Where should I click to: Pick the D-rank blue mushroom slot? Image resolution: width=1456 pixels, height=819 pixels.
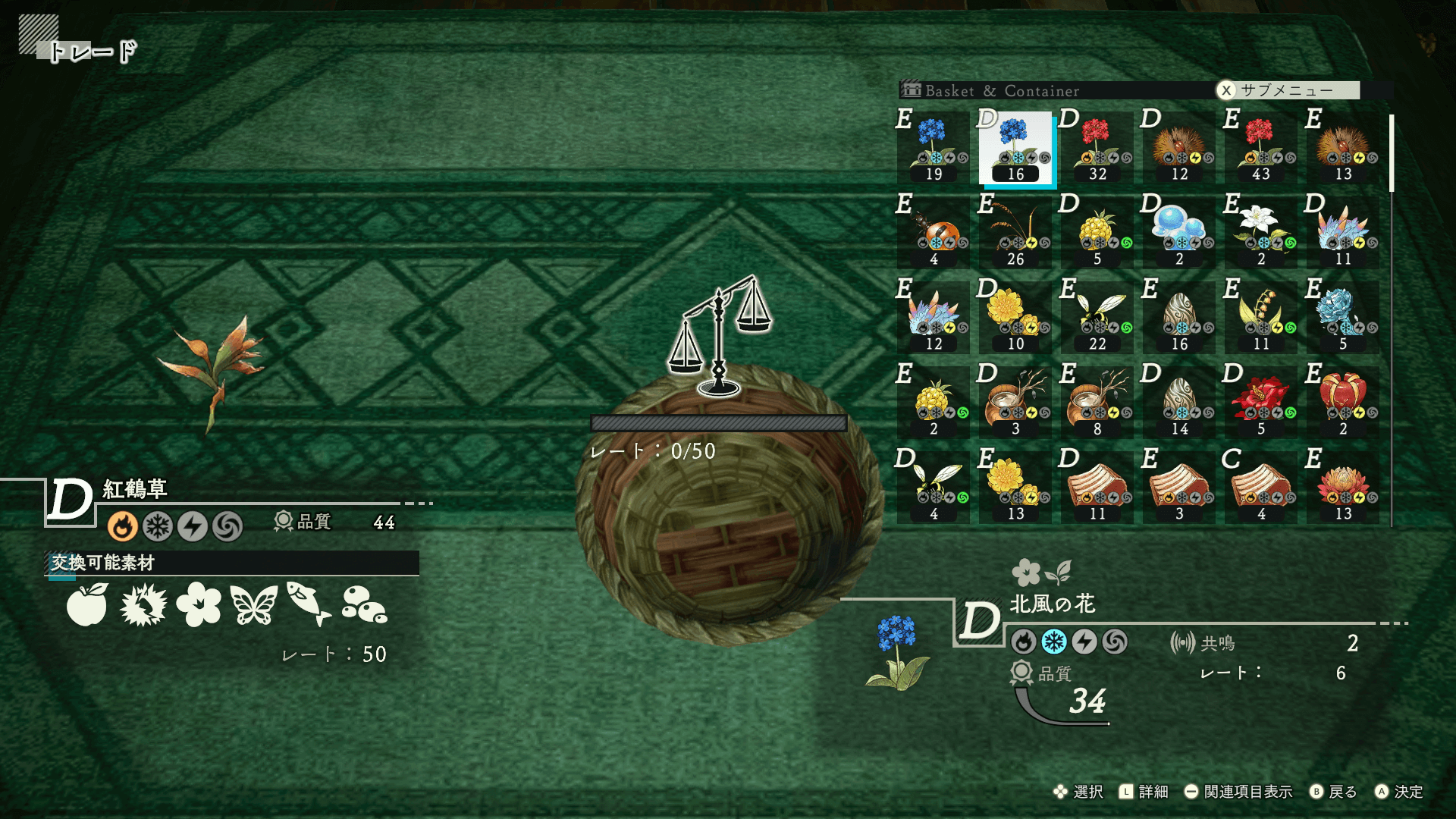coord(1179,234)
